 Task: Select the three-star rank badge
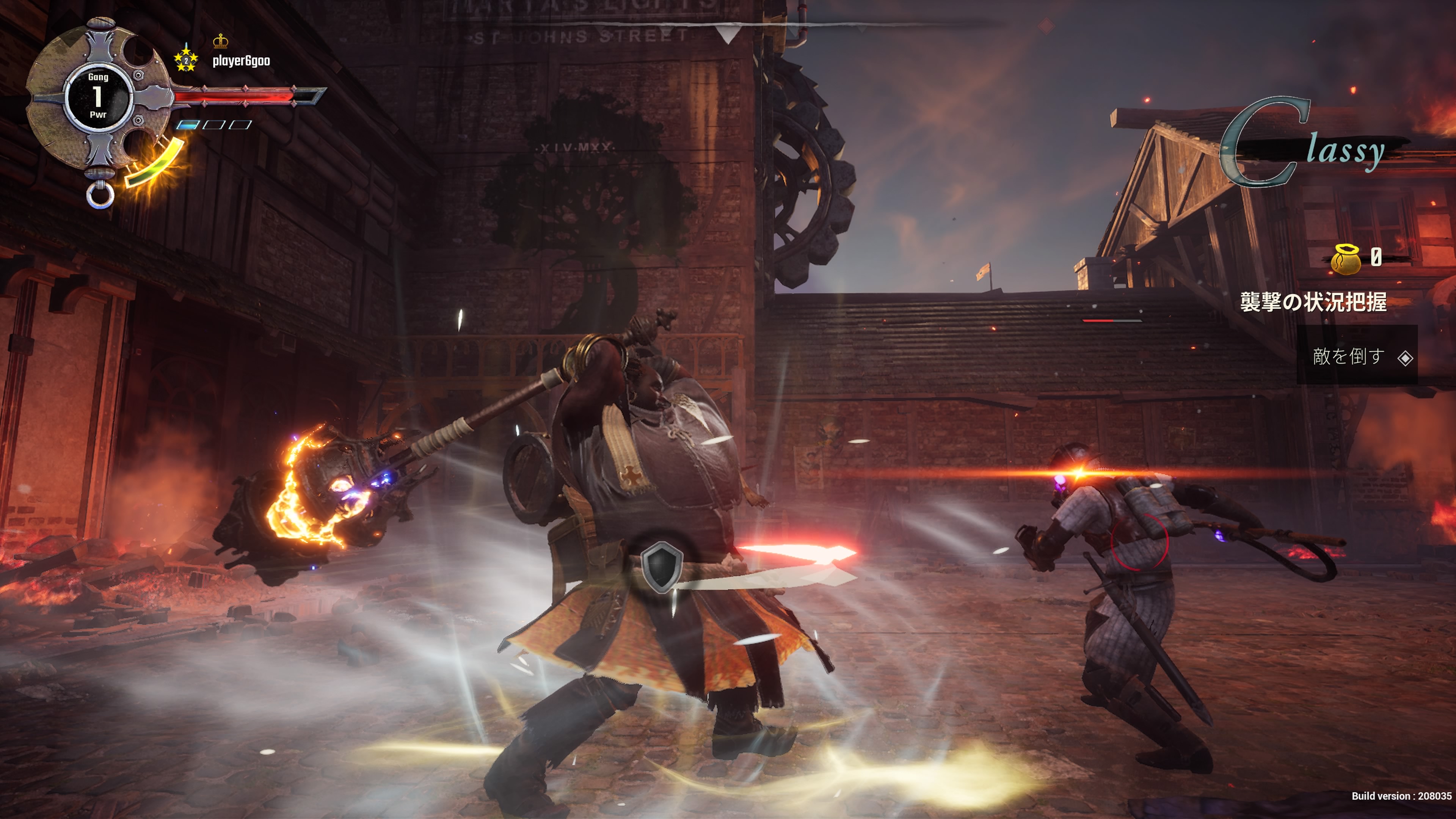186,60
